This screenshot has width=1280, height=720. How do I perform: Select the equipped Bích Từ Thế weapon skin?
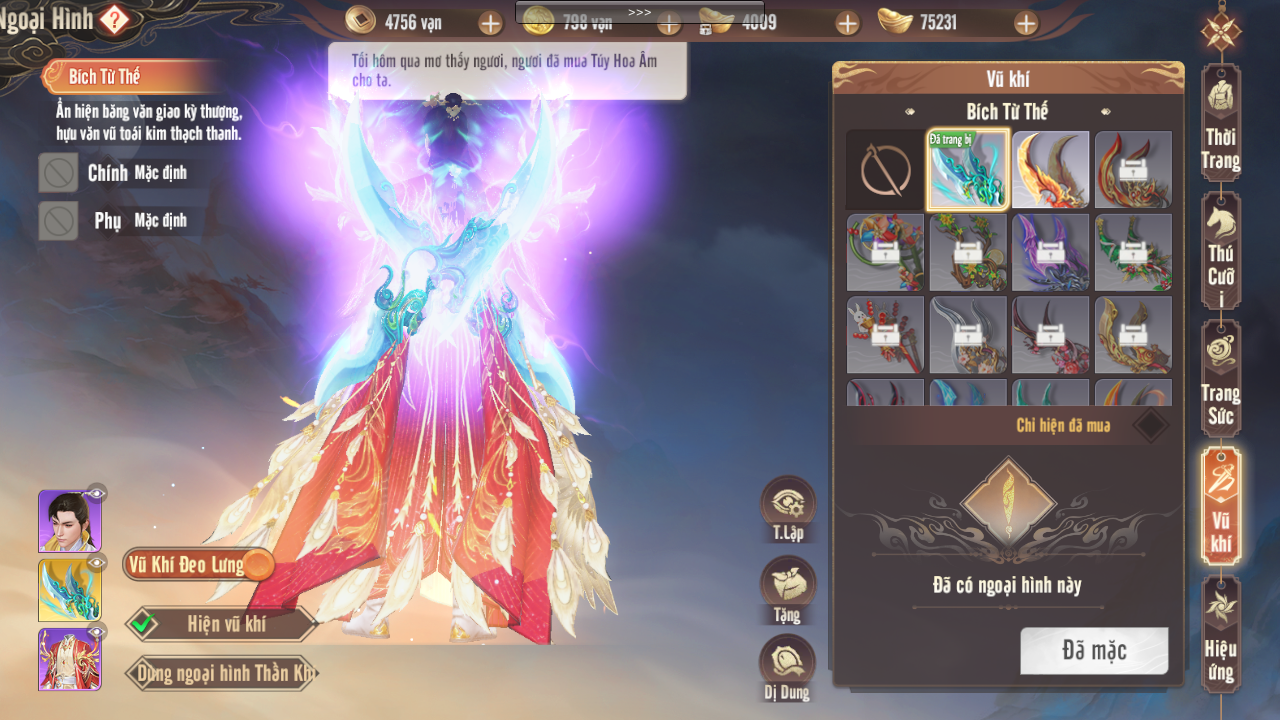pyautogui.click(x=968, y=170)
